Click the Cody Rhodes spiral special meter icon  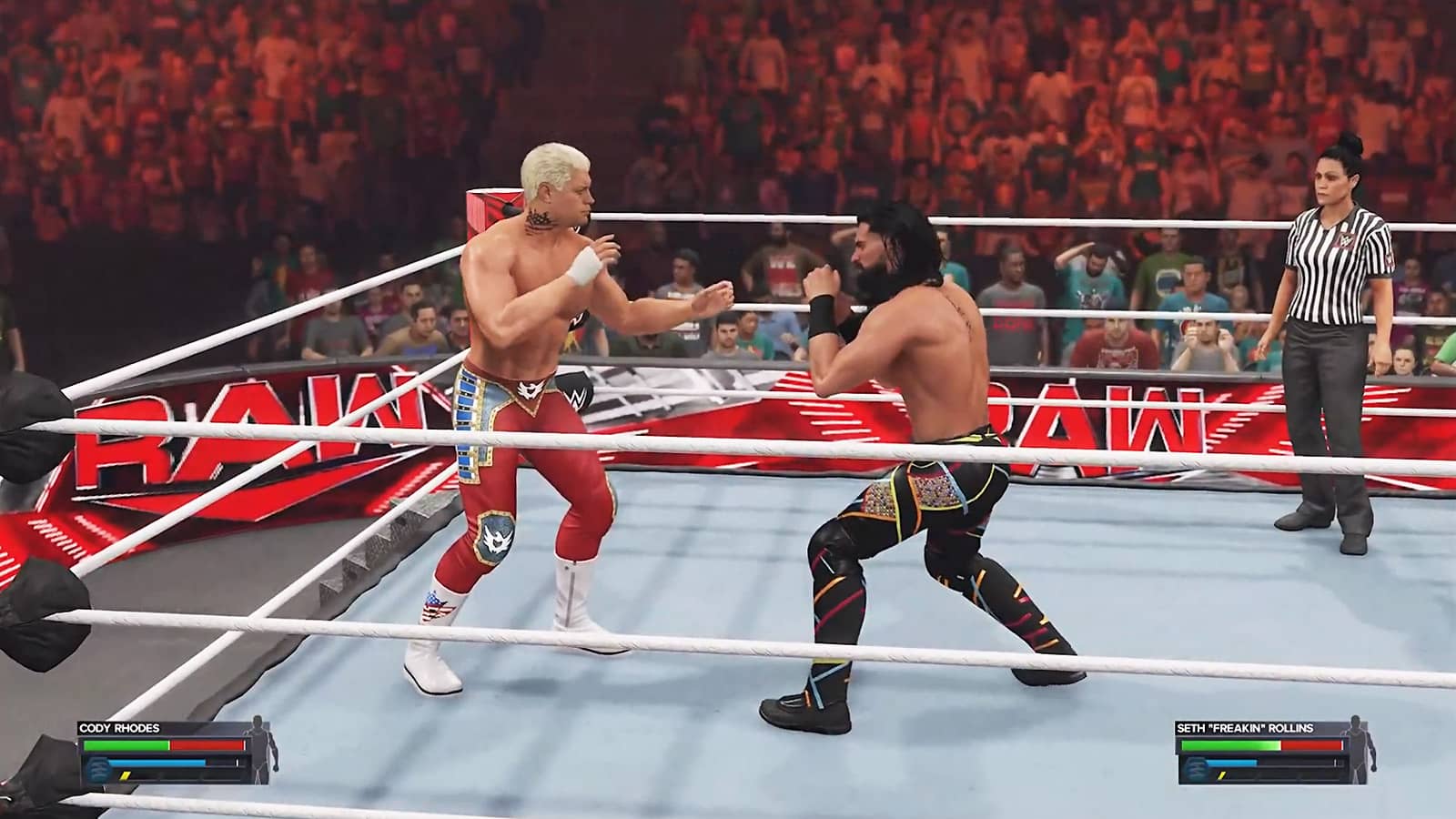tap(98, 769)
